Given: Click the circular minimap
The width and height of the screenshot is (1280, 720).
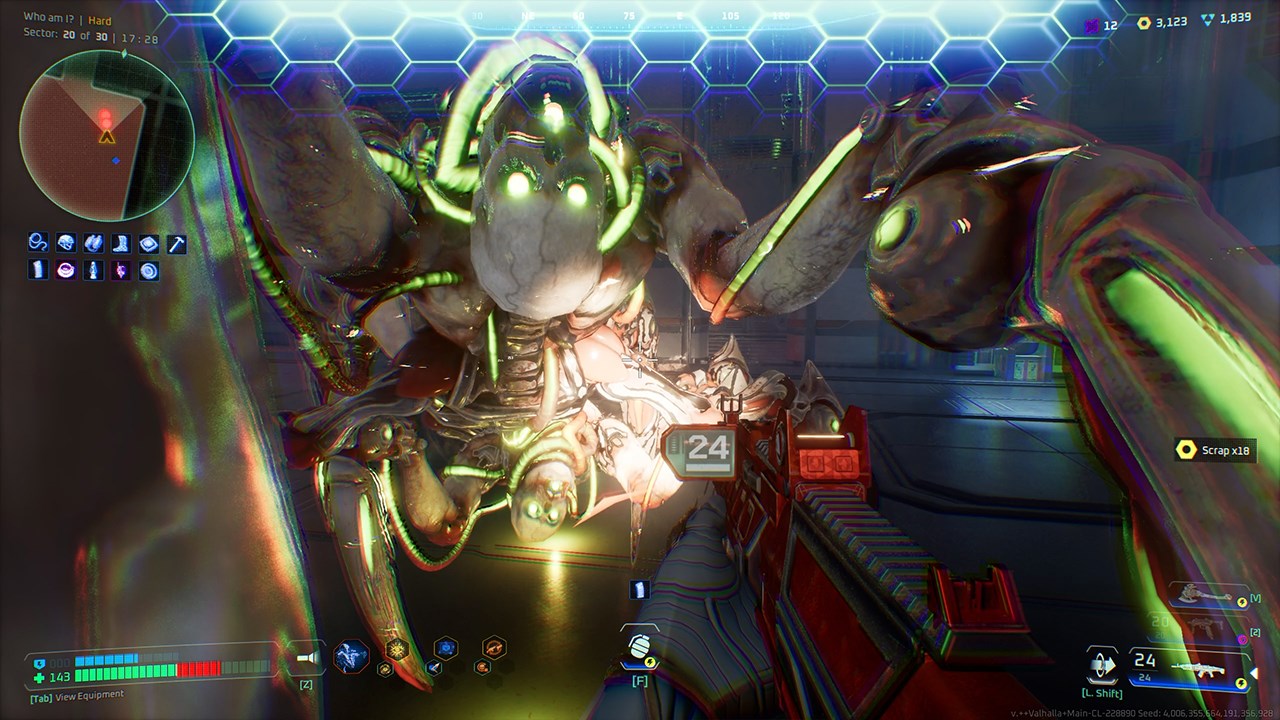Looking at the screenshot, I should 105,136.
